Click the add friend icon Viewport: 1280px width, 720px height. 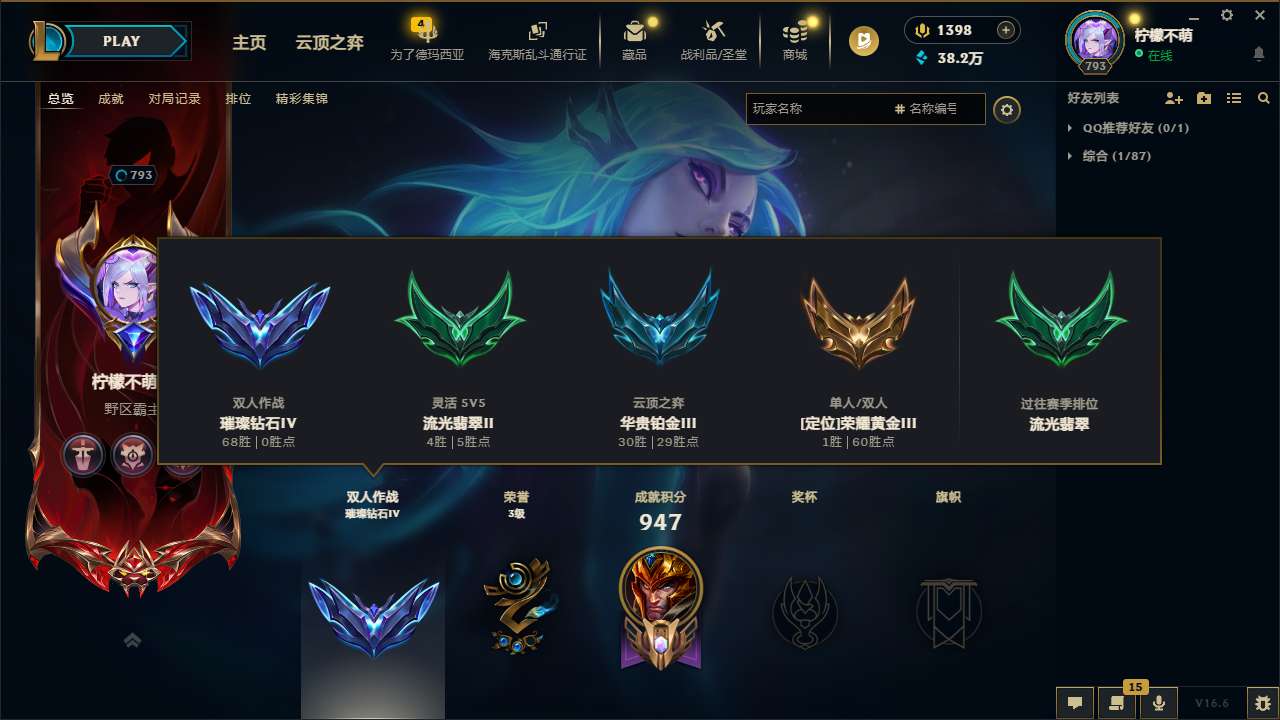pyautogui.click(x=1173, y=98)
